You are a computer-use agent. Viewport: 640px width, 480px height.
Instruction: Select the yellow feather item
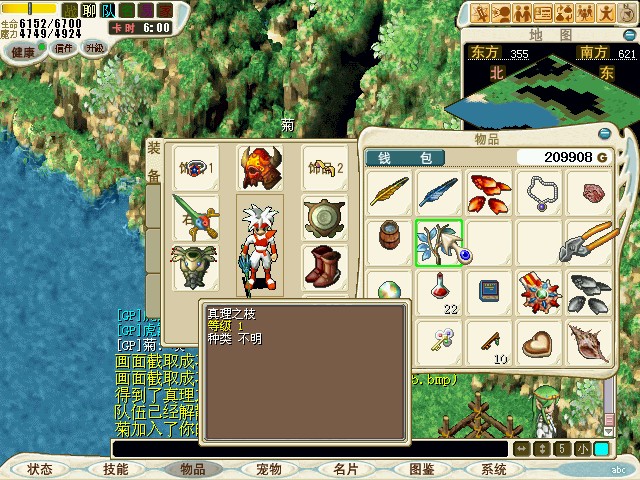(389, 192)
